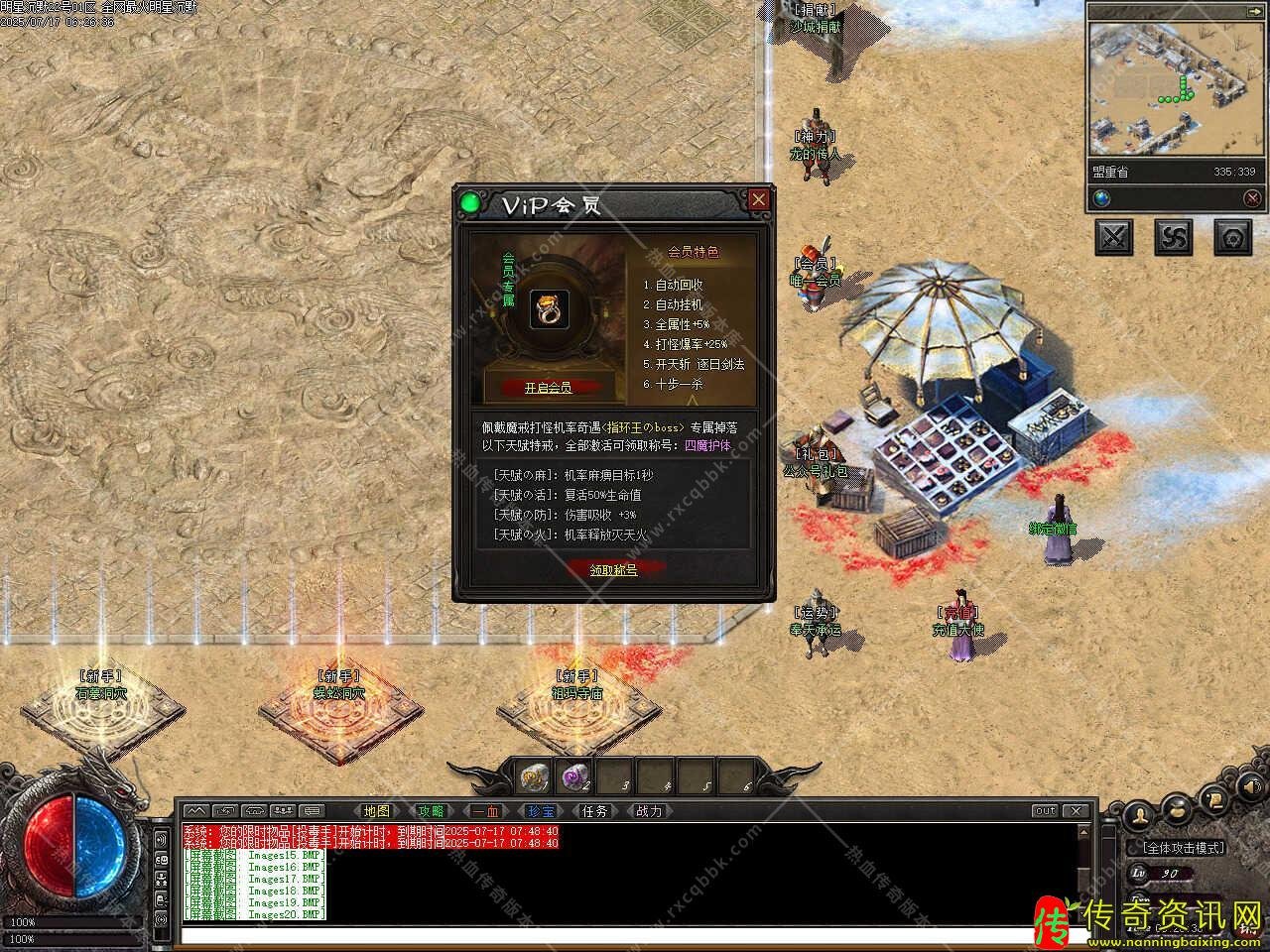Show the 战力 combat power tab

[649, 811]
